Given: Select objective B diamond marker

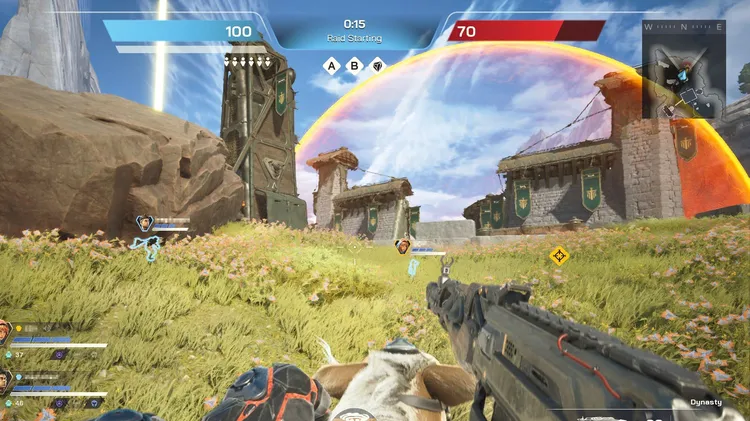Looking at the screenshot, I should (354, 66).
